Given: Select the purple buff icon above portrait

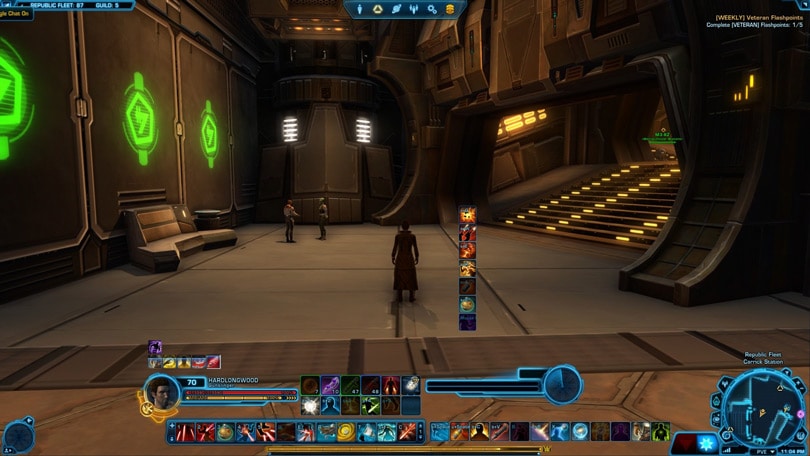Looking at the screenshot, I should (x=155, y=347).
